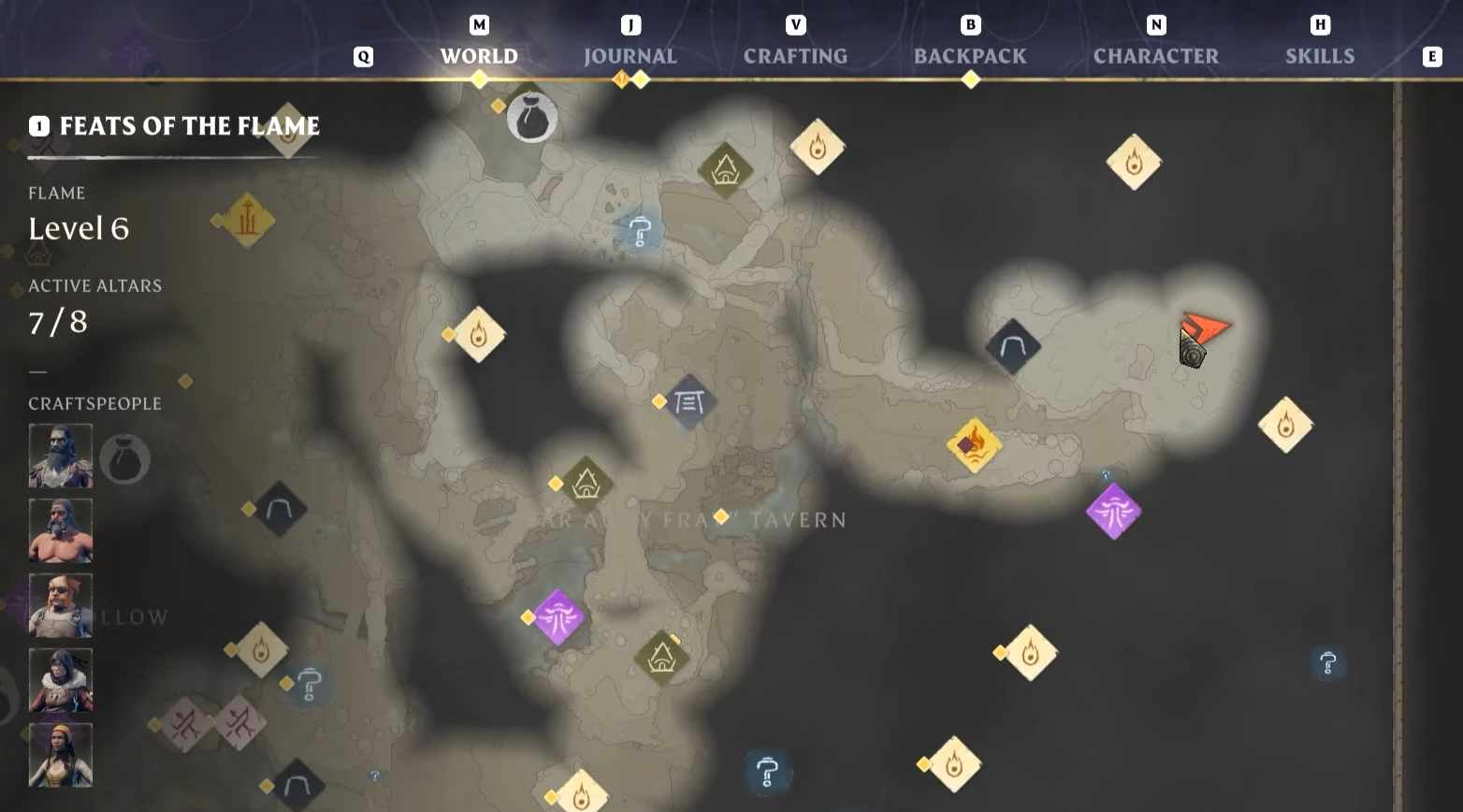Open the yellow flame forge marker in the map center
Screen dimensions: 1463x812
[977, 446]
